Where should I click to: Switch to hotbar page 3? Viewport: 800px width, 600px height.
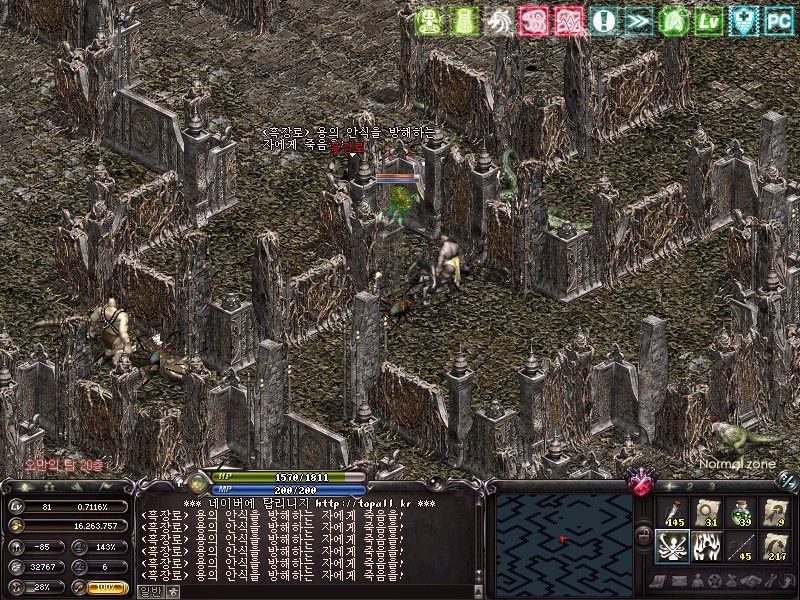[x=711, y=485]
